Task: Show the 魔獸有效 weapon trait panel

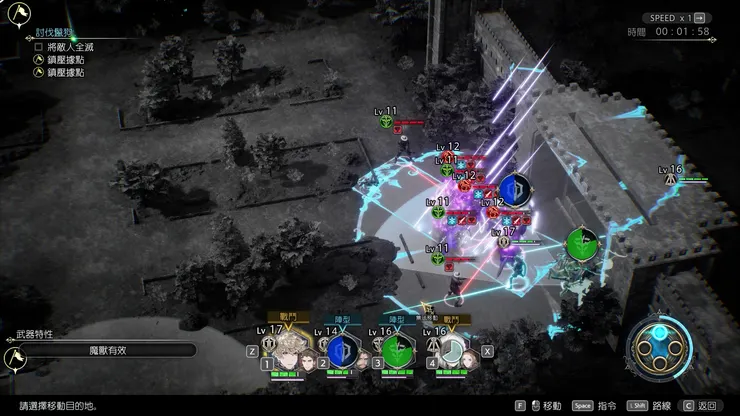Action: pyautogui.click(x=106, y=351)
